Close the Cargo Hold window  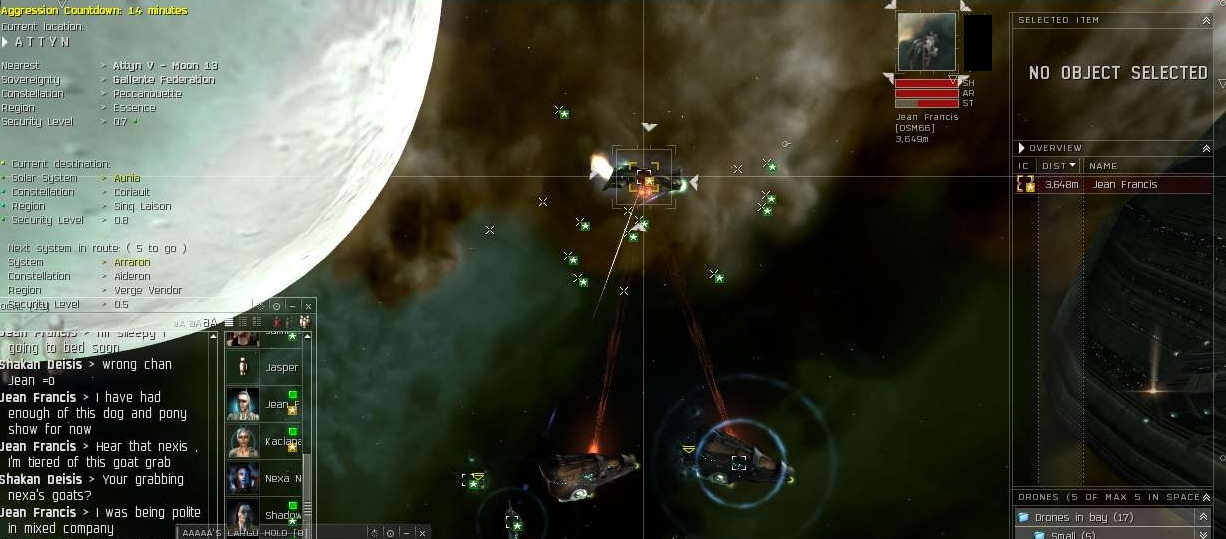point(422,533)
